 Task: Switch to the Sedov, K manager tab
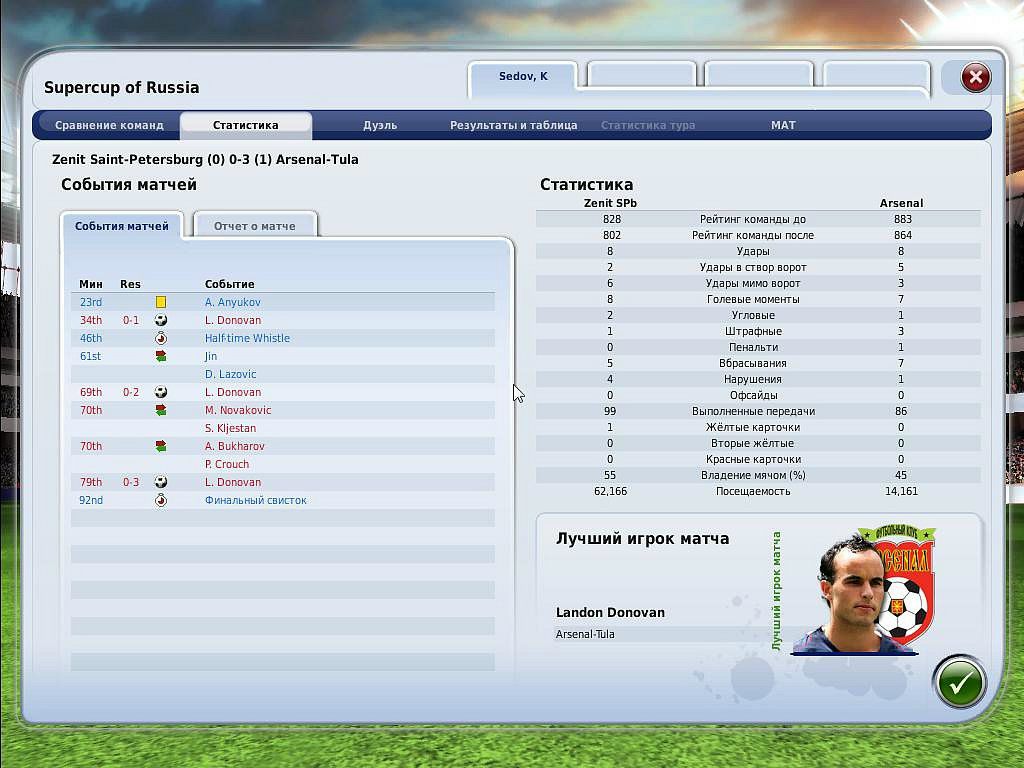coord(523,77)
